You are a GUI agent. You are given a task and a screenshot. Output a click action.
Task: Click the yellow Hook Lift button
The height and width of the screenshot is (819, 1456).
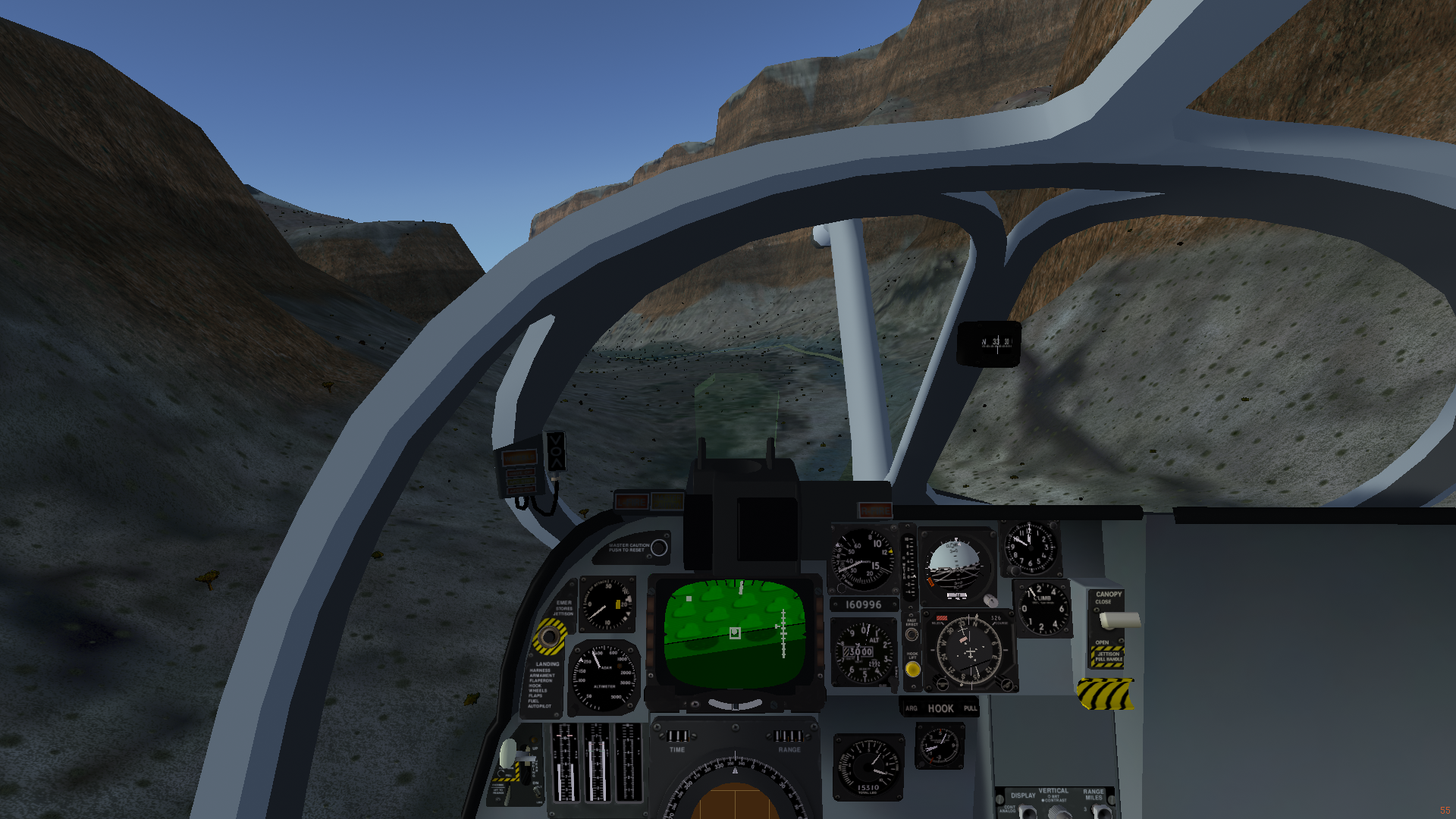click(x=913, y=670)
